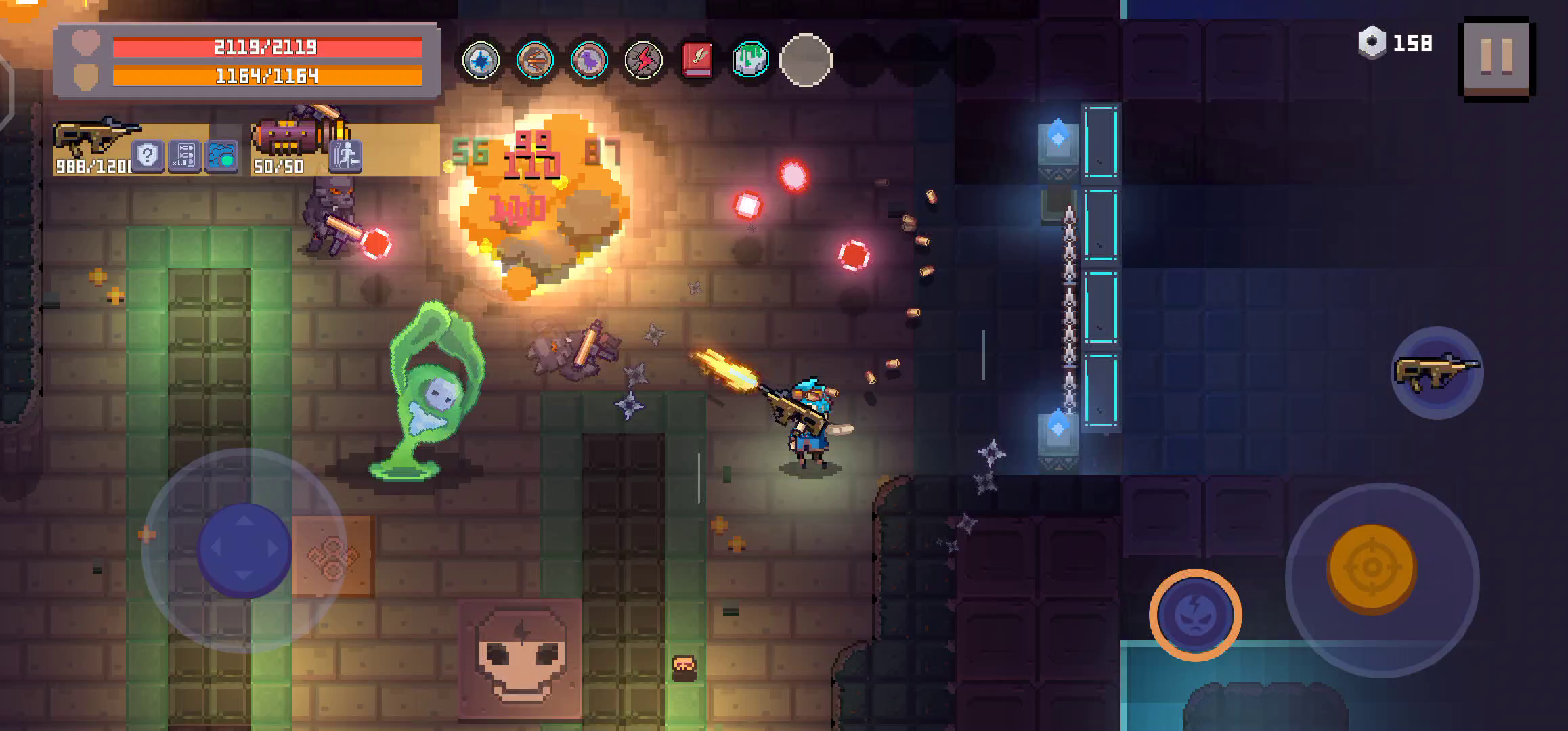Inspect the question-mark shield weapon perk

(x=147, y=156)
